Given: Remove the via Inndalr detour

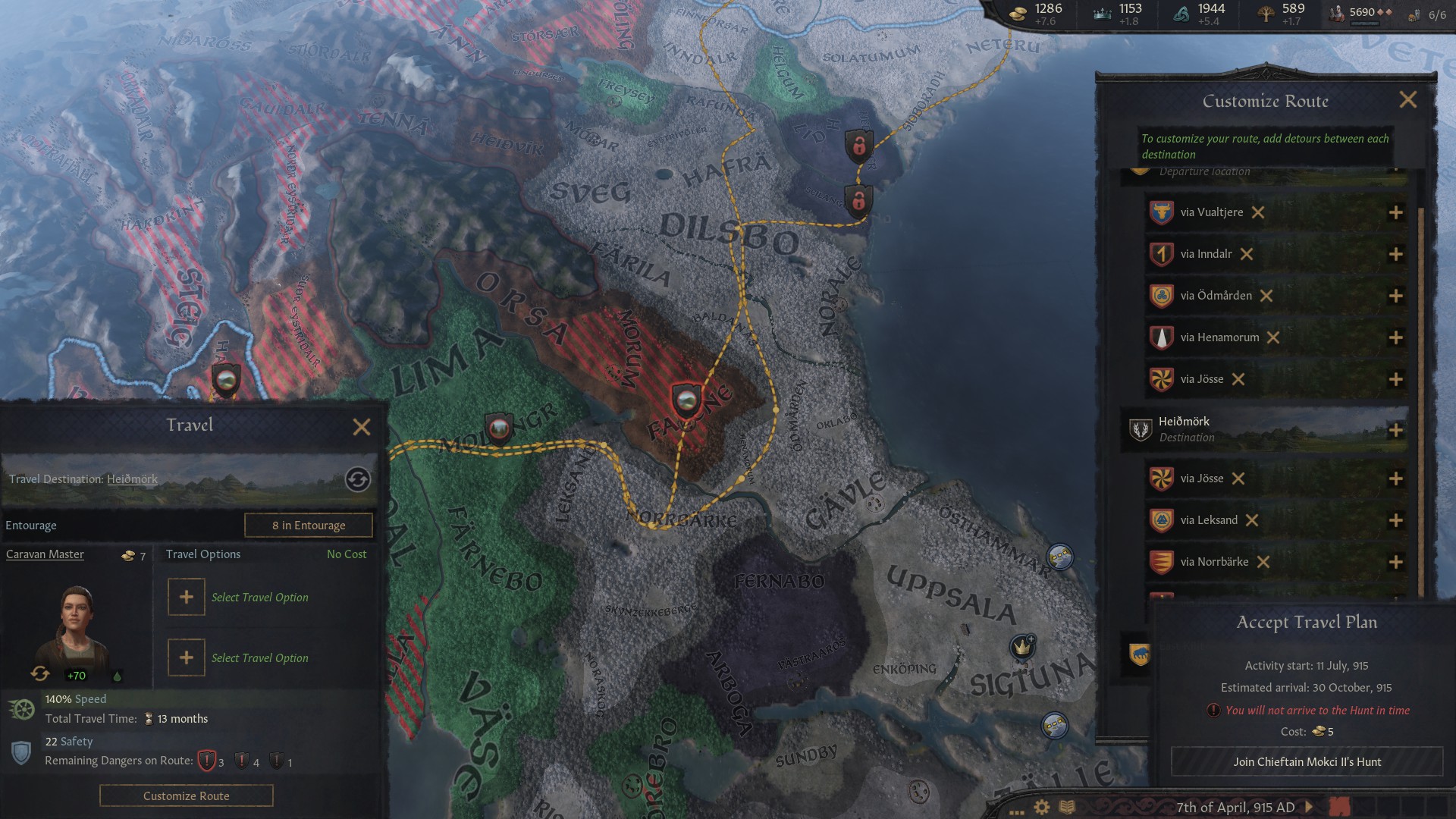Looking at the screenshot, I should coord(1247,254).
